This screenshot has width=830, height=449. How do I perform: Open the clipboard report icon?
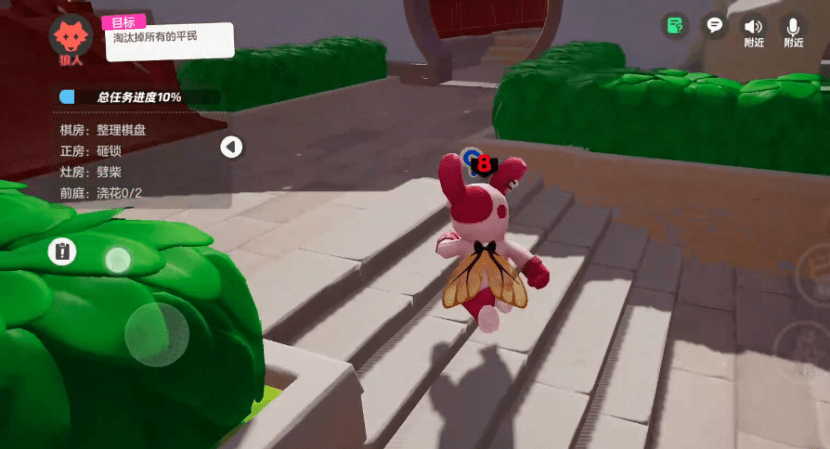point(62,251)
